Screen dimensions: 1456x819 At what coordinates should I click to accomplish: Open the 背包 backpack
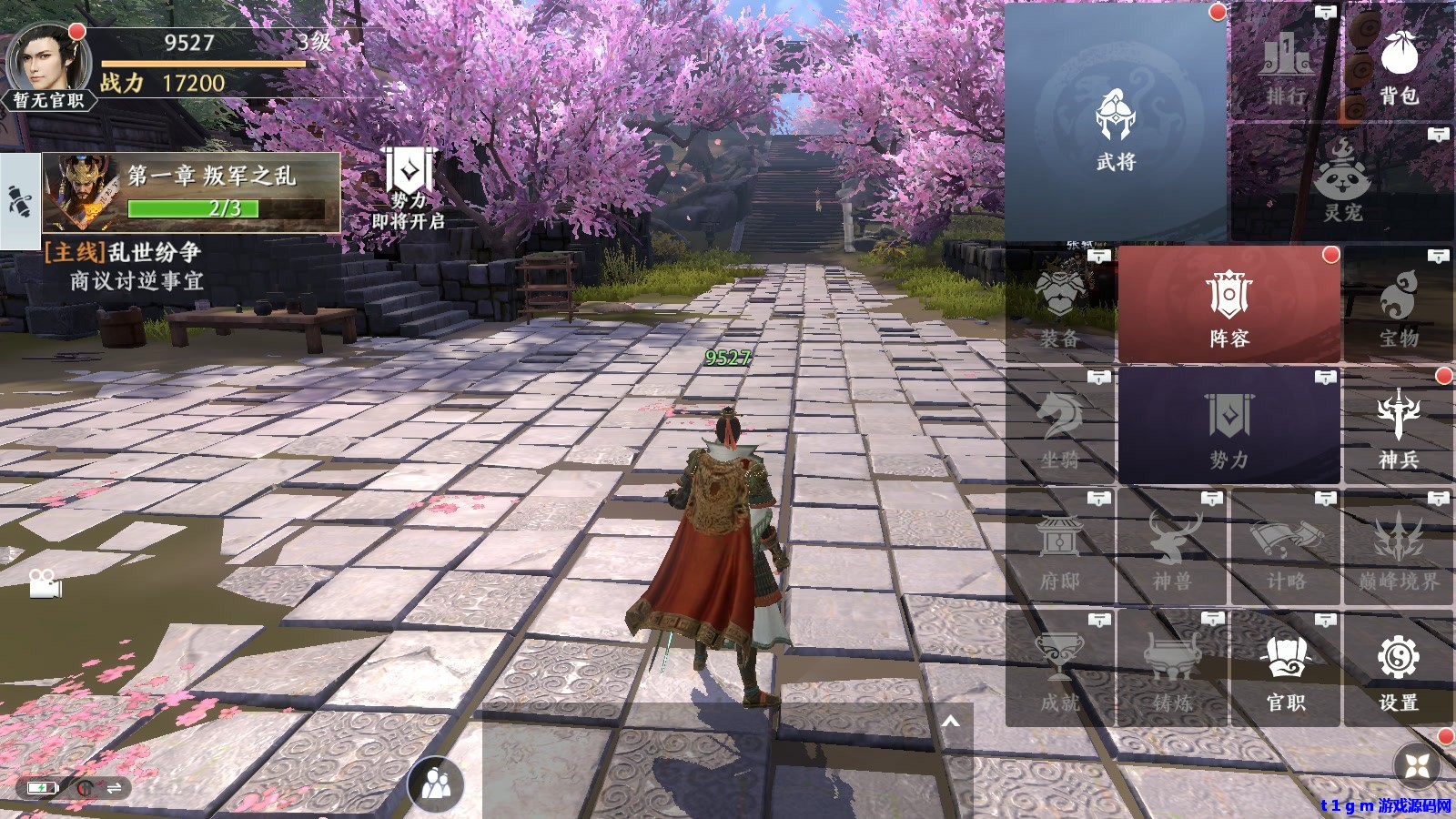(1399, 62)
